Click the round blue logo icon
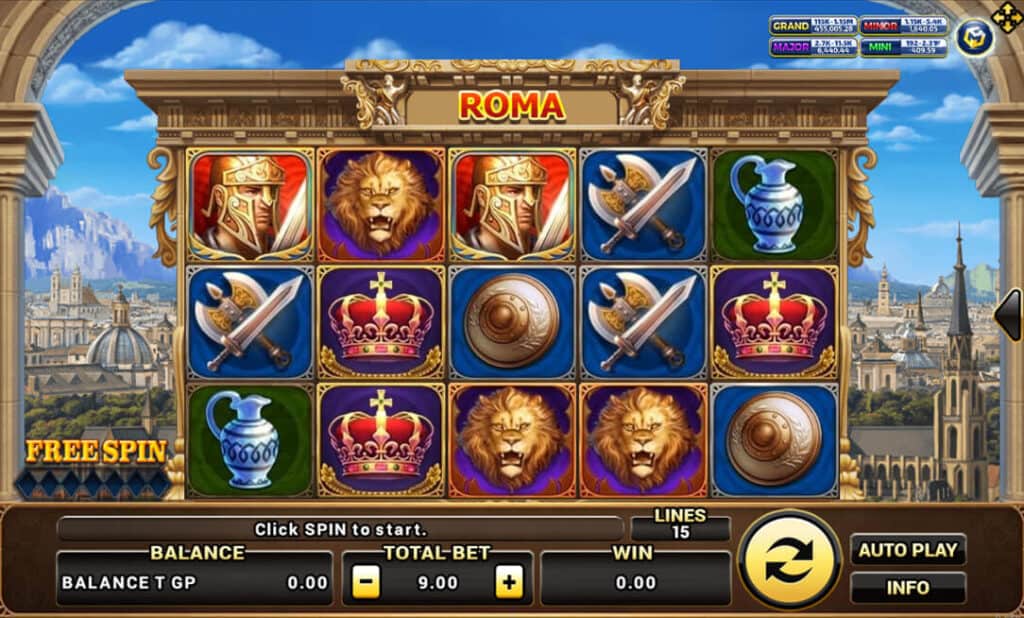The height and width of the screenshot is (618, 1024). click(973, 37)
